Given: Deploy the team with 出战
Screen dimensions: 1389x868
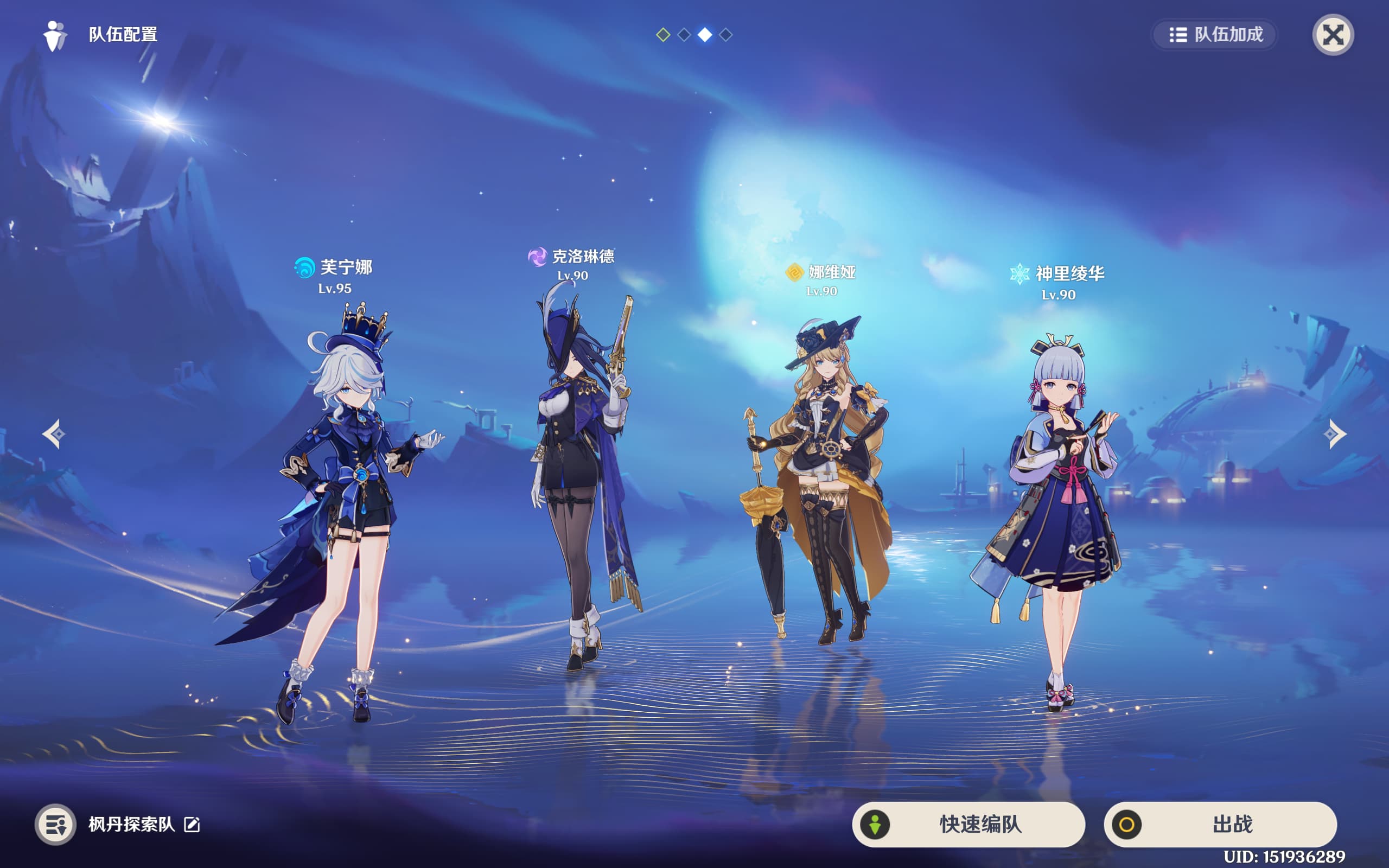Looking at the screenshot, I should [x=1220, y=825].
